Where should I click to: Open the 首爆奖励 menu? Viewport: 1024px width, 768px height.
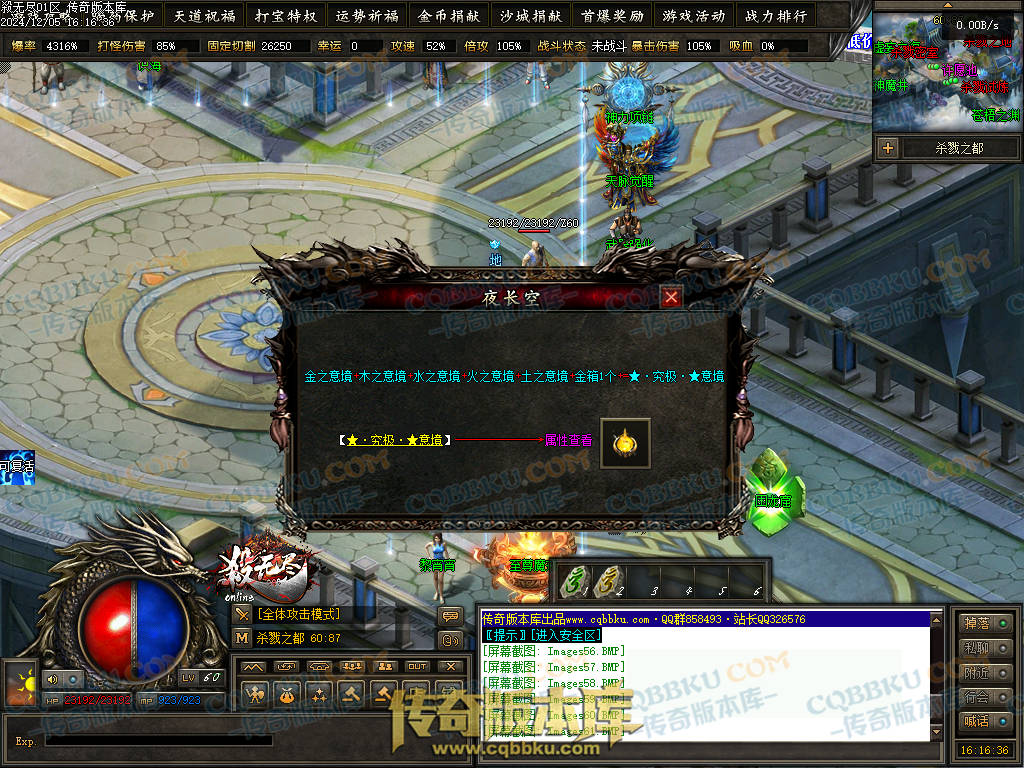pos(612,16)
